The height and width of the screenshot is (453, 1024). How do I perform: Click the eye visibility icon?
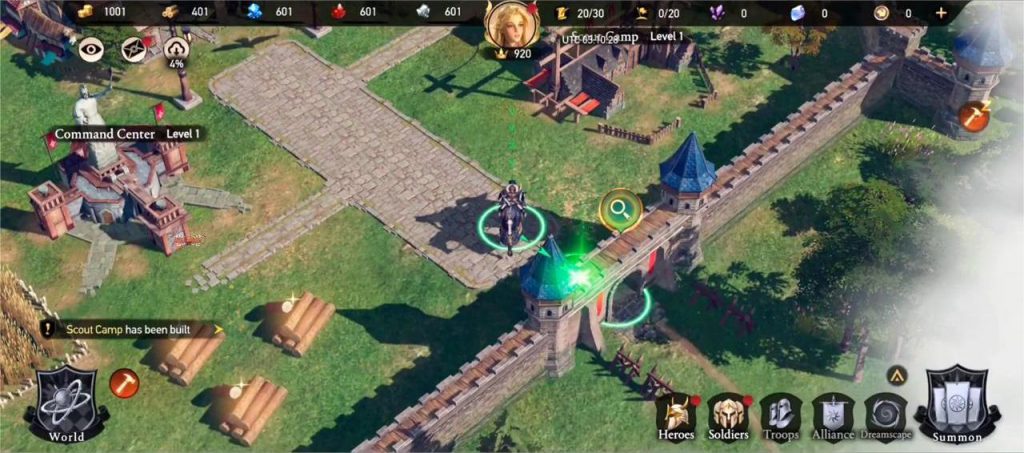click(x=92, y=48)
